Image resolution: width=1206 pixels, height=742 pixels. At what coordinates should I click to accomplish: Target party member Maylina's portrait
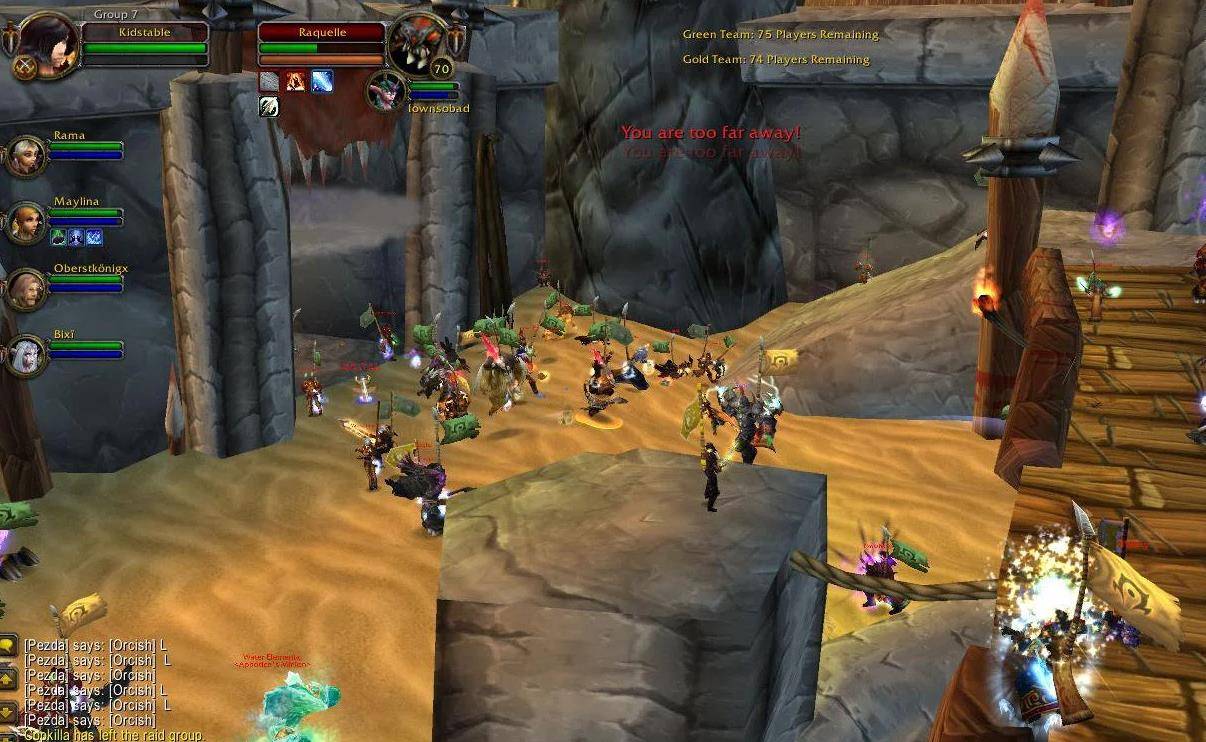coord(25,222)
